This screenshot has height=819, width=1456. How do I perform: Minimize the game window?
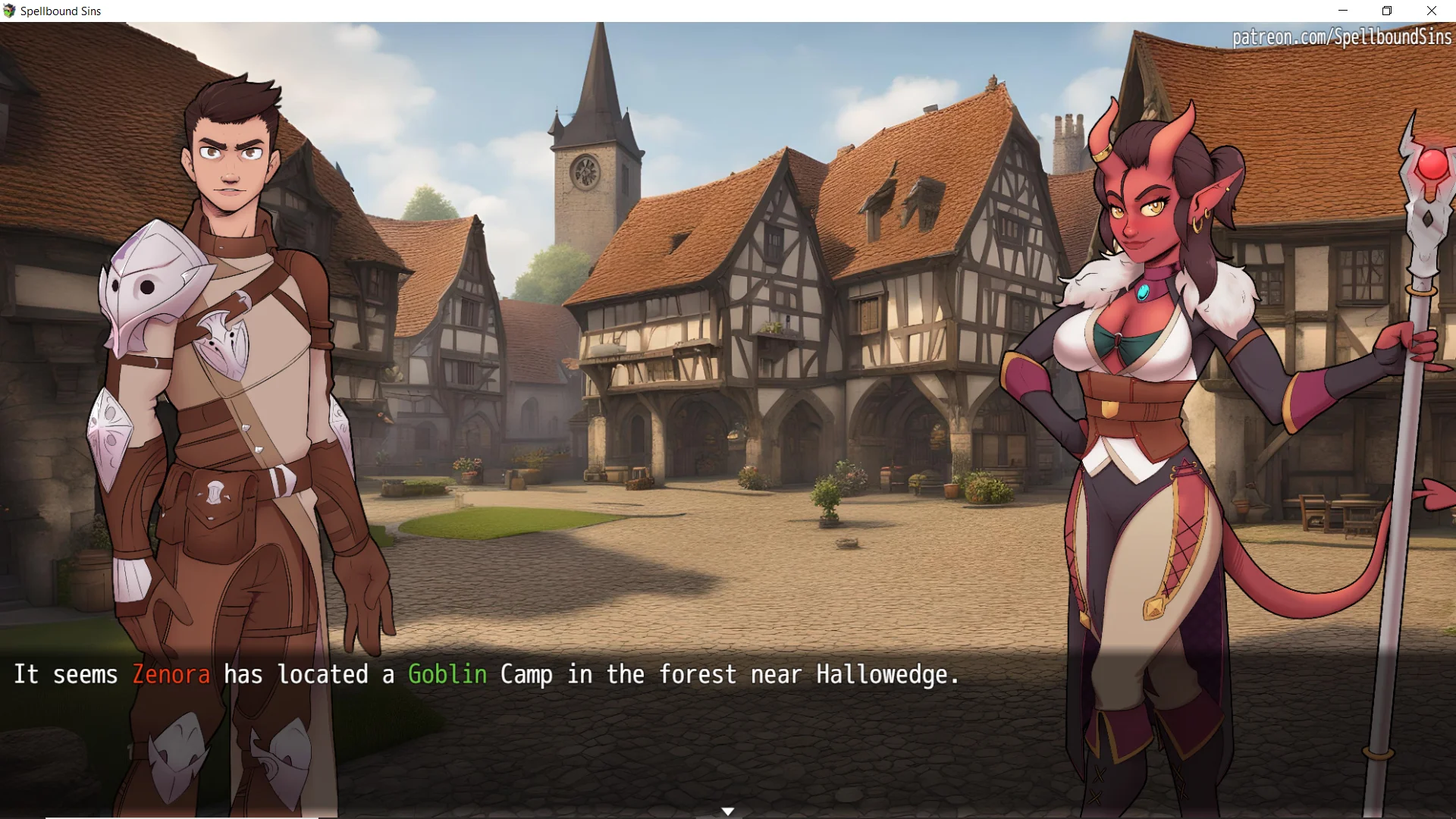[x=1343, y=11]
